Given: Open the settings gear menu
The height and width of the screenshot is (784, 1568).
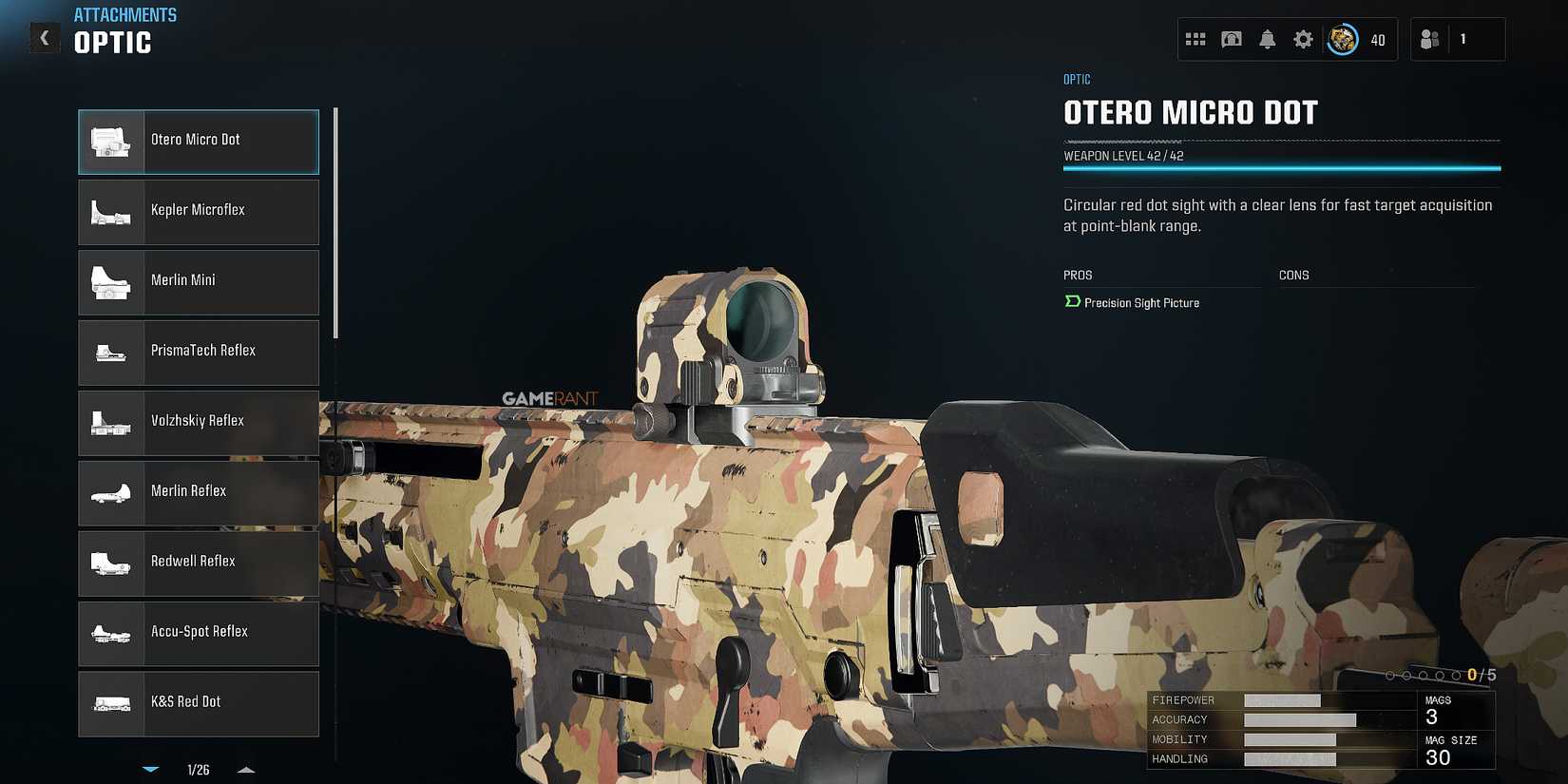Looking at the screenshot, I should tap(1303, 39).
